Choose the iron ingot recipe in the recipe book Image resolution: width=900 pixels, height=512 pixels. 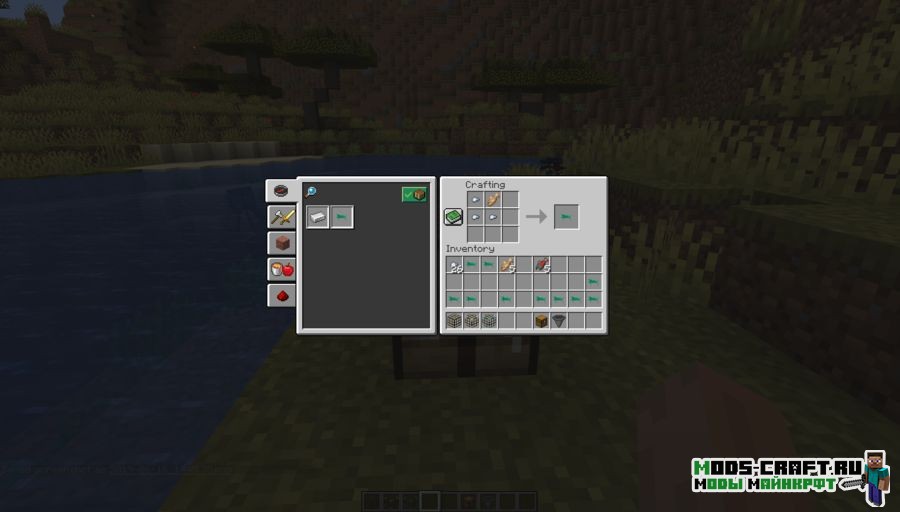(318, 217)
